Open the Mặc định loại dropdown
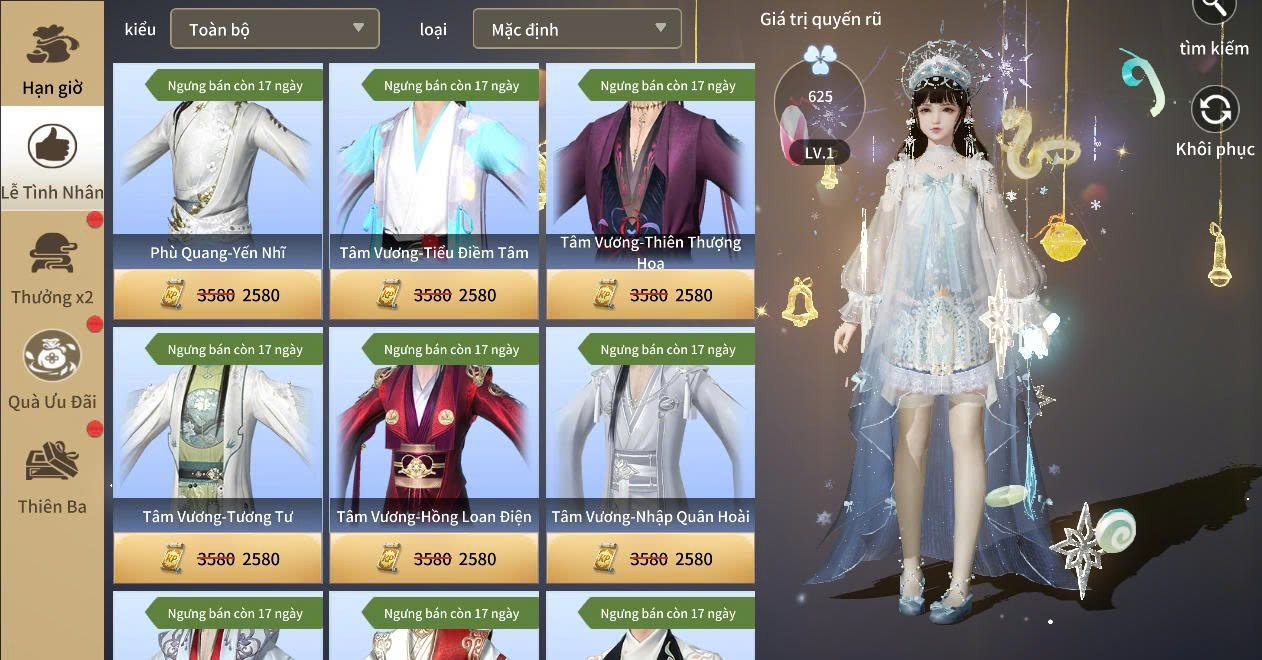 pos(577,29)
